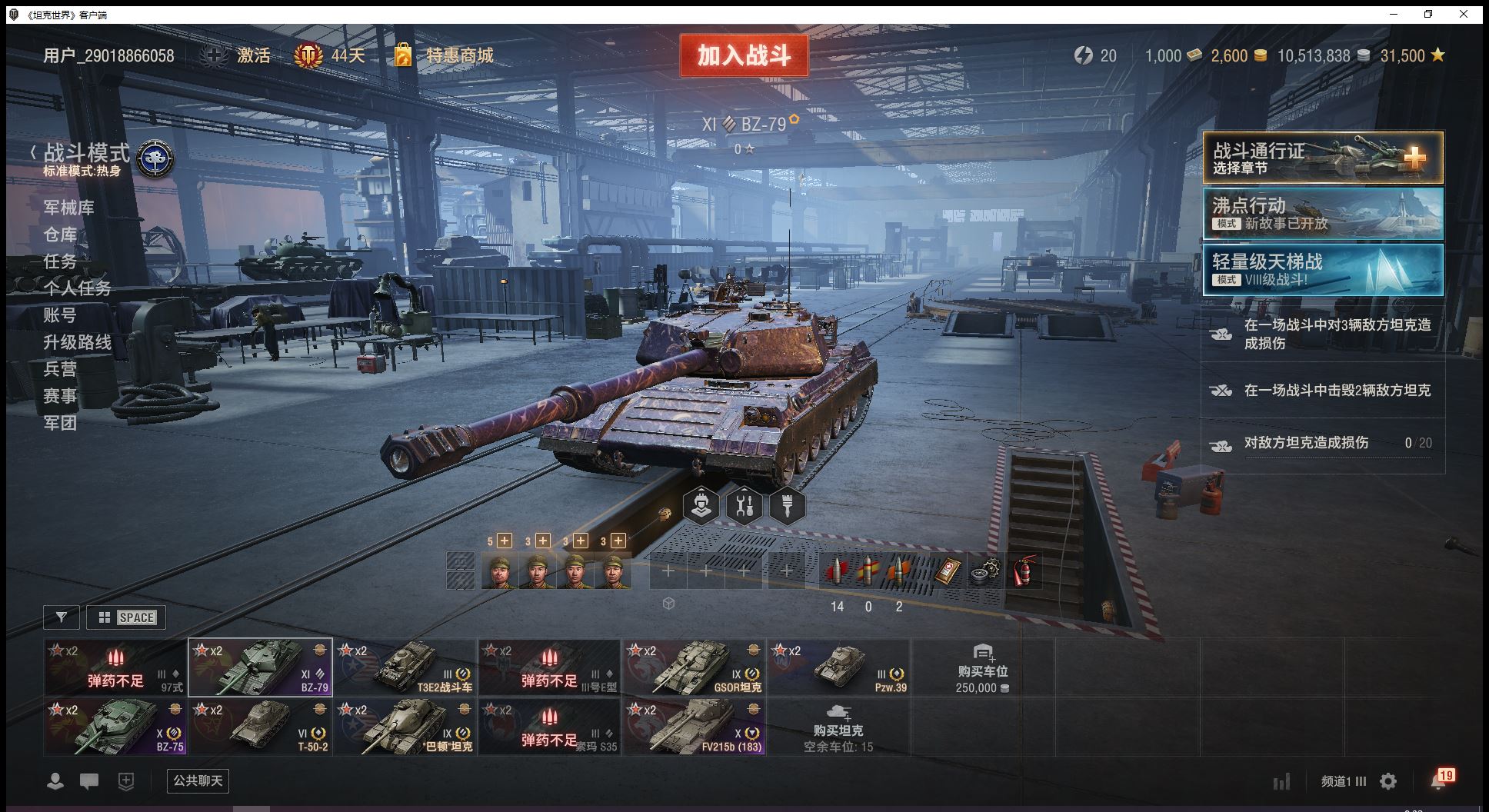This screenshot has width=1489, height=812.
Task: Open the notification bell with 19 badge
Action: (1440, 780)
